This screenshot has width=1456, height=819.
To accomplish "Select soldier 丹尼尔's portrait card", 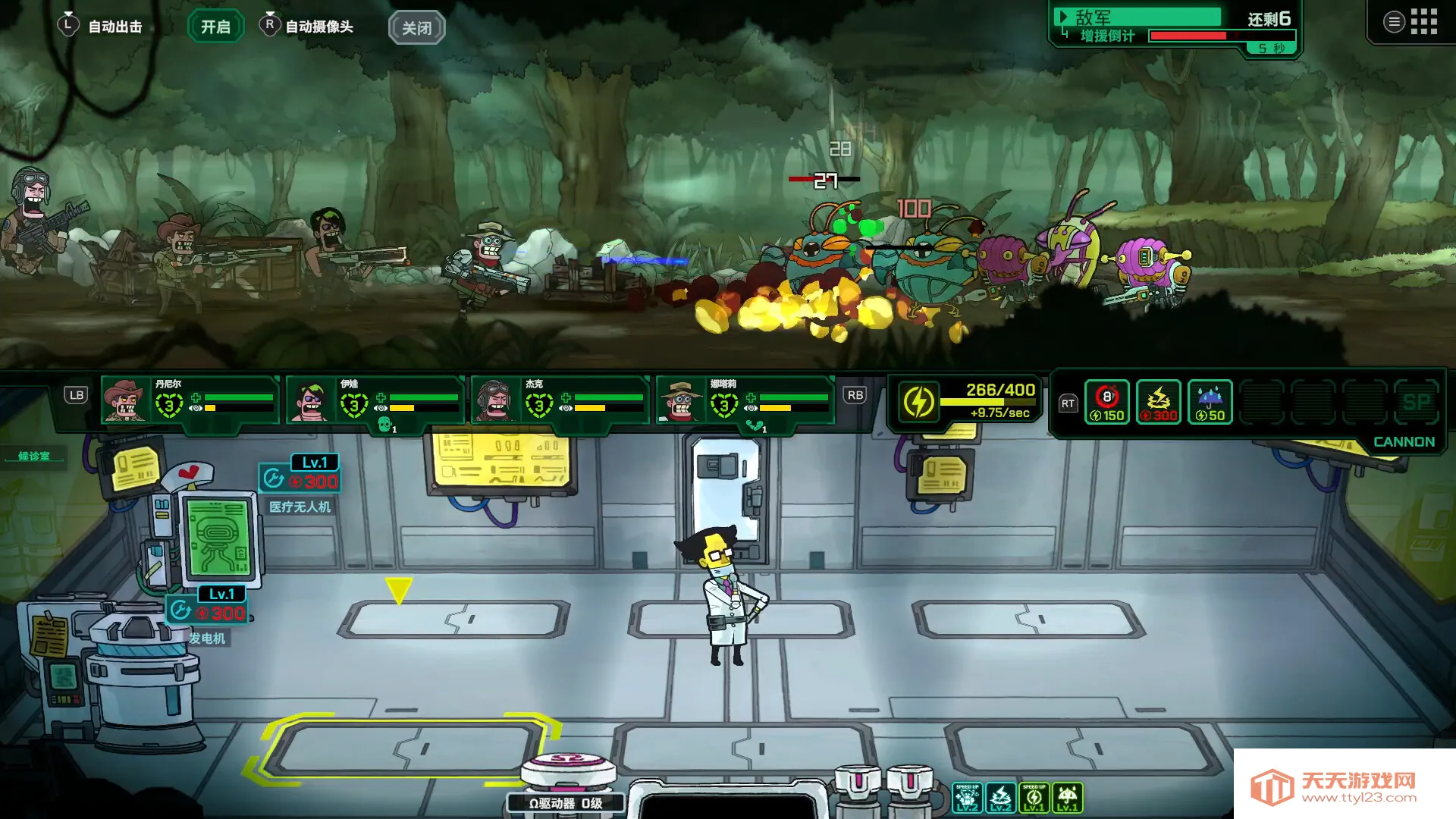I will 190,399.
